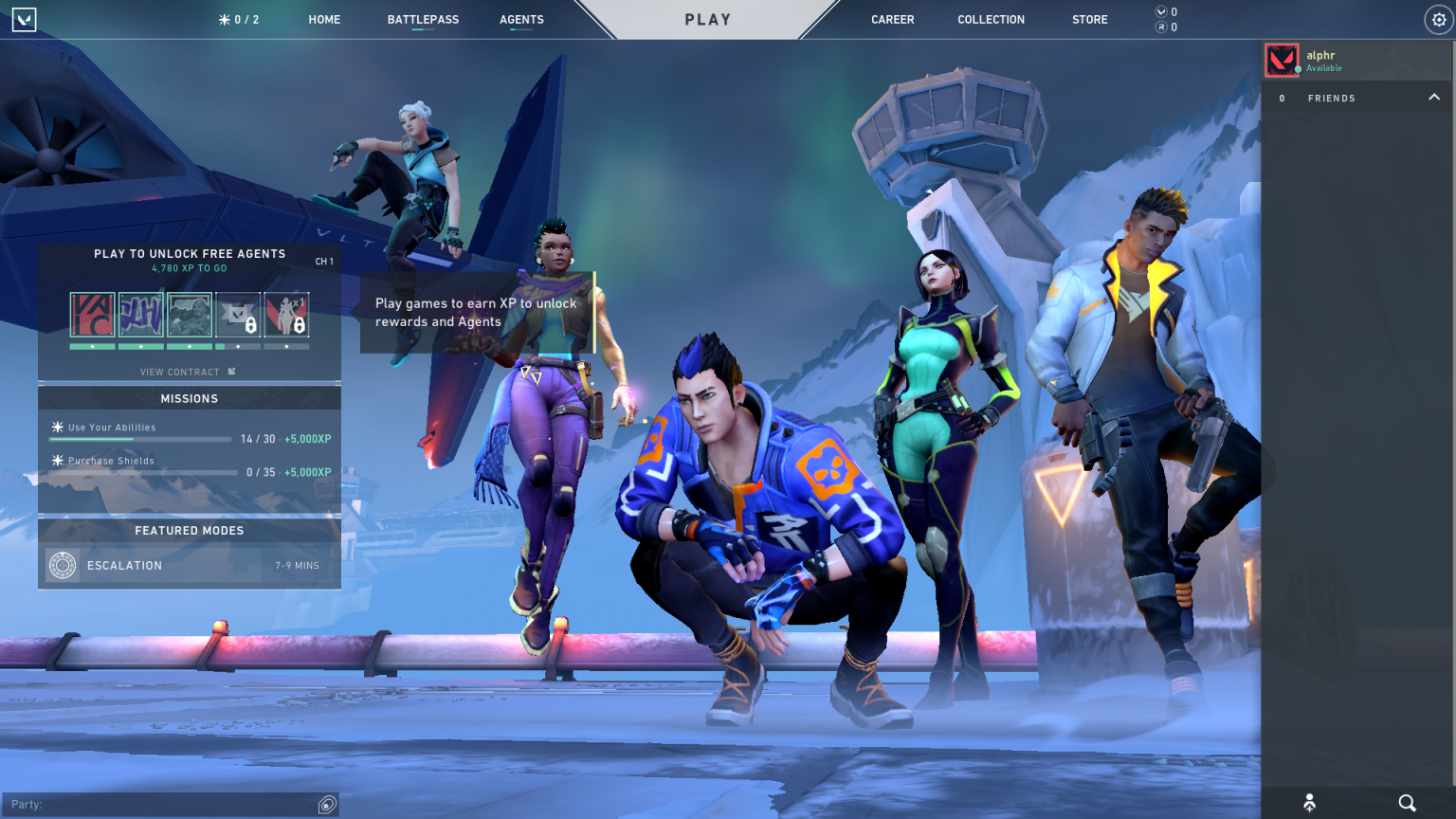Click the locked player card reward tile
Screen dimensions: 1456x819
coord(237,316)
